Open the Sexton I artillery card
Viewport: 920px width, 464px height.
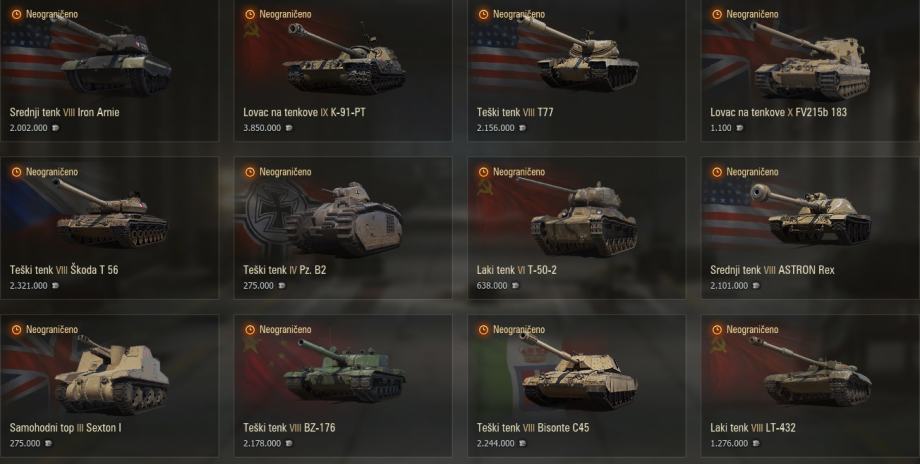tap(109, 383)
